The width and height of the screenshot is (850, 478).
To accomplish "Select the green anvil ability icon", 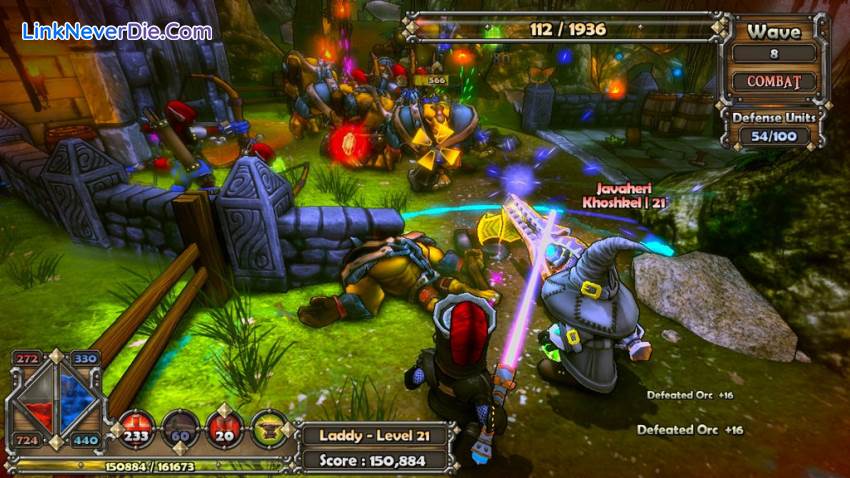I will tap(270, 427).
